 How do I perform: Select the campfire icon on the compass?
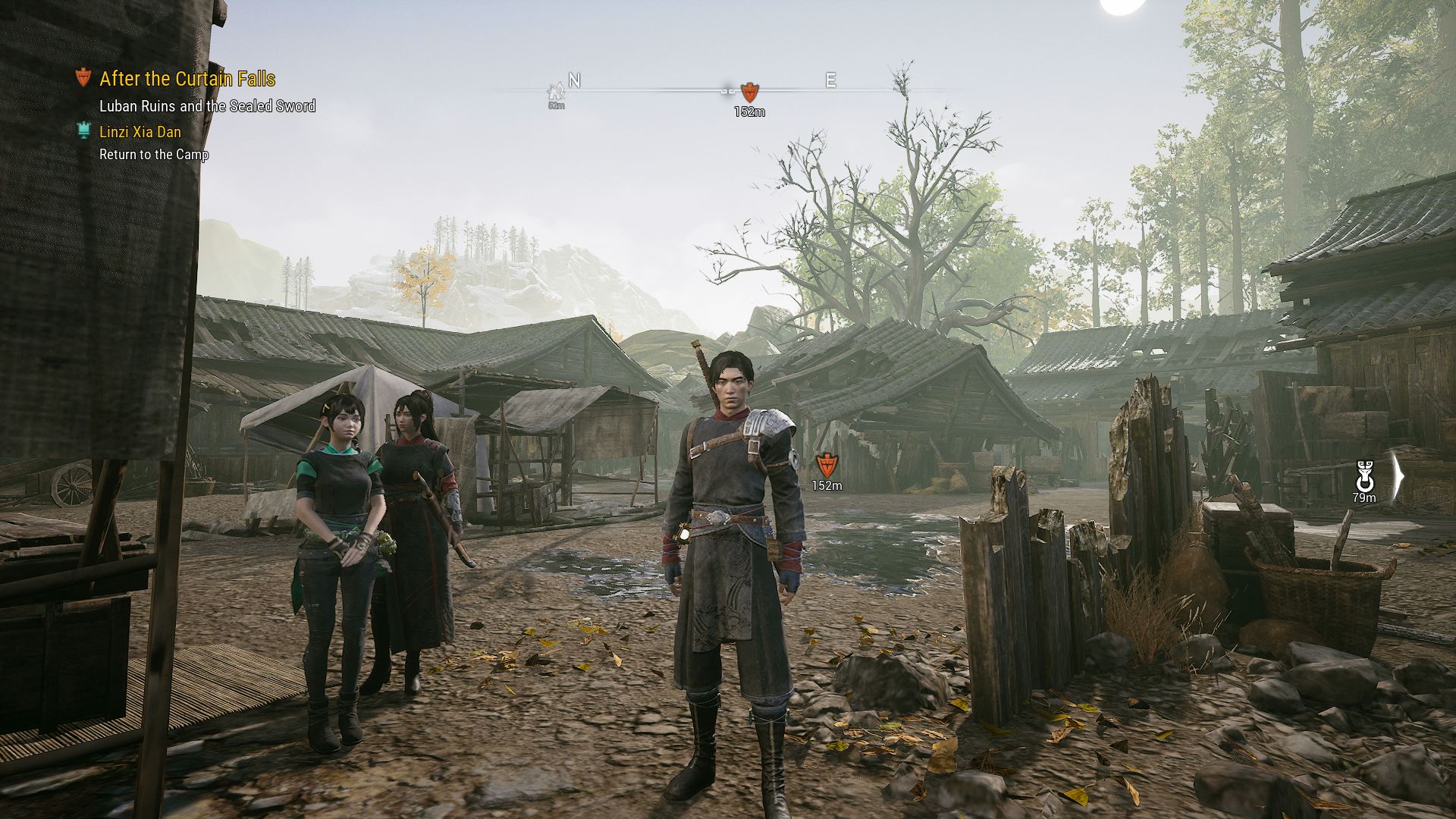point(557,93)
